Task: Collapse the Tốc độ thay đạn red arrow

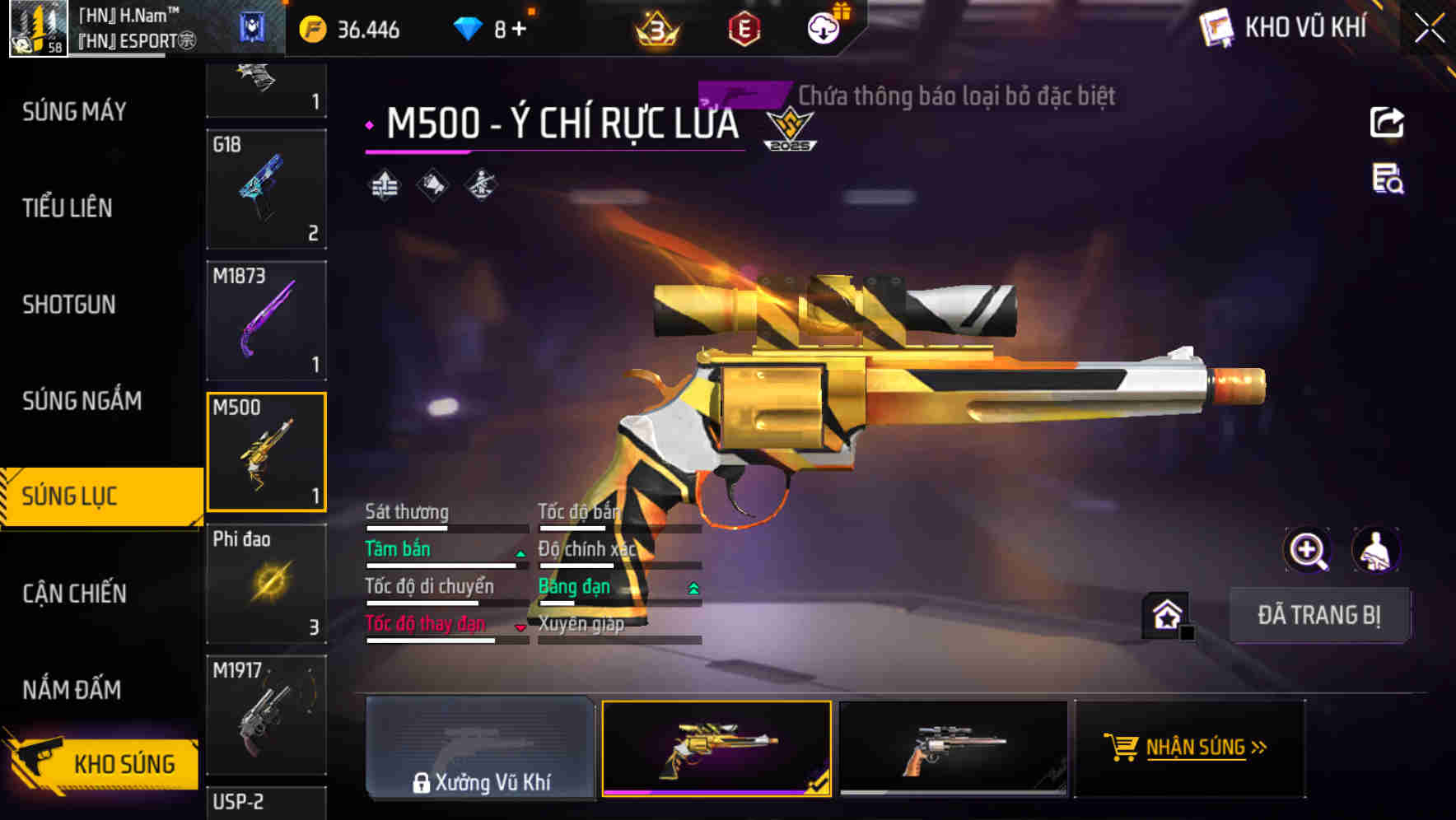Action: [x=520, y=627]
